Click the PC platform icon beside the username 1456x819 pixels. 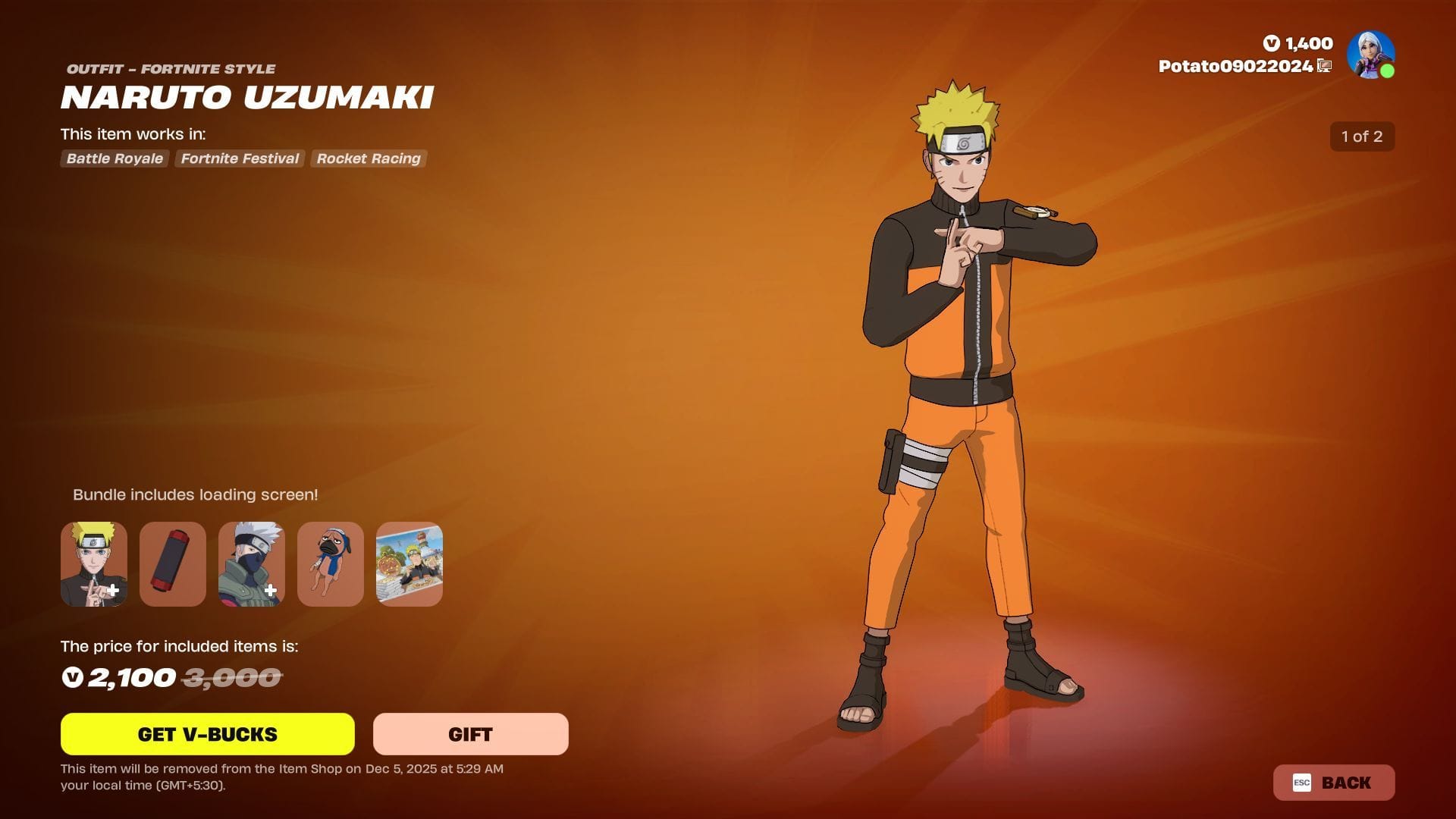pyautogui.click(x=1324, y=66)
